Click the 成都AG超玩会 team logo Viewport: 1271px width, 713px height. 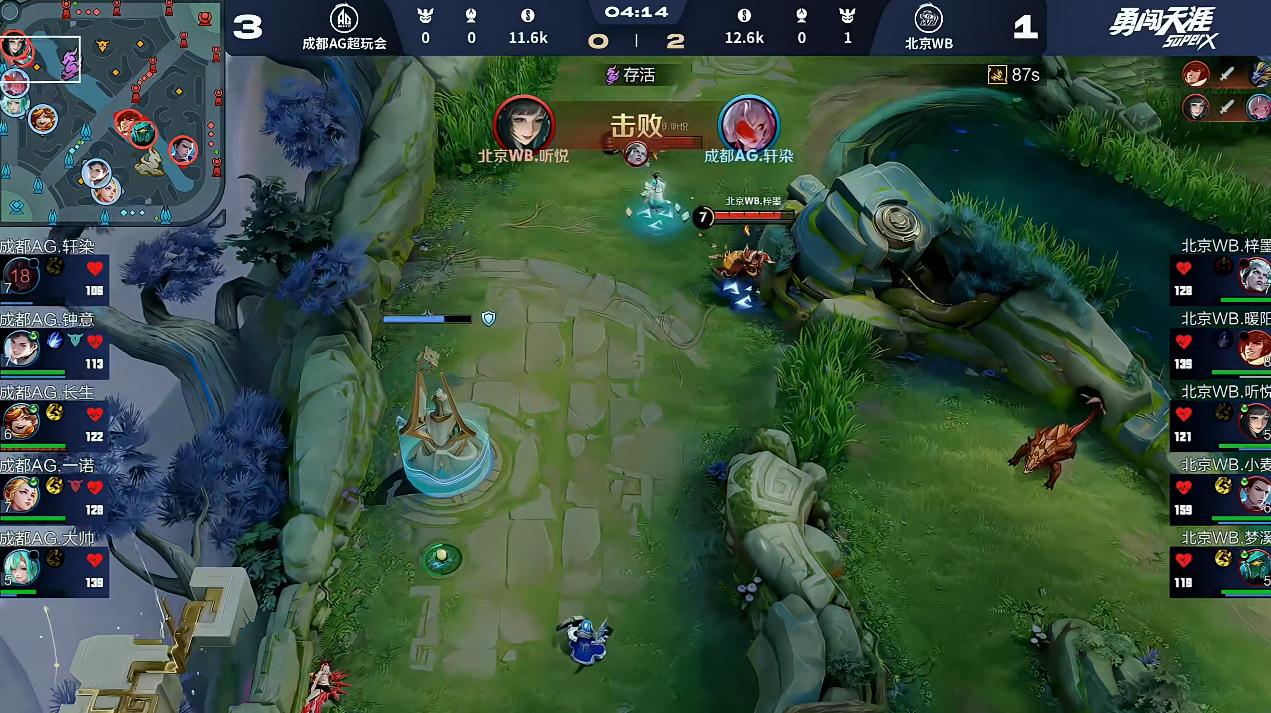pyautogui.click(x=344, y=19)
